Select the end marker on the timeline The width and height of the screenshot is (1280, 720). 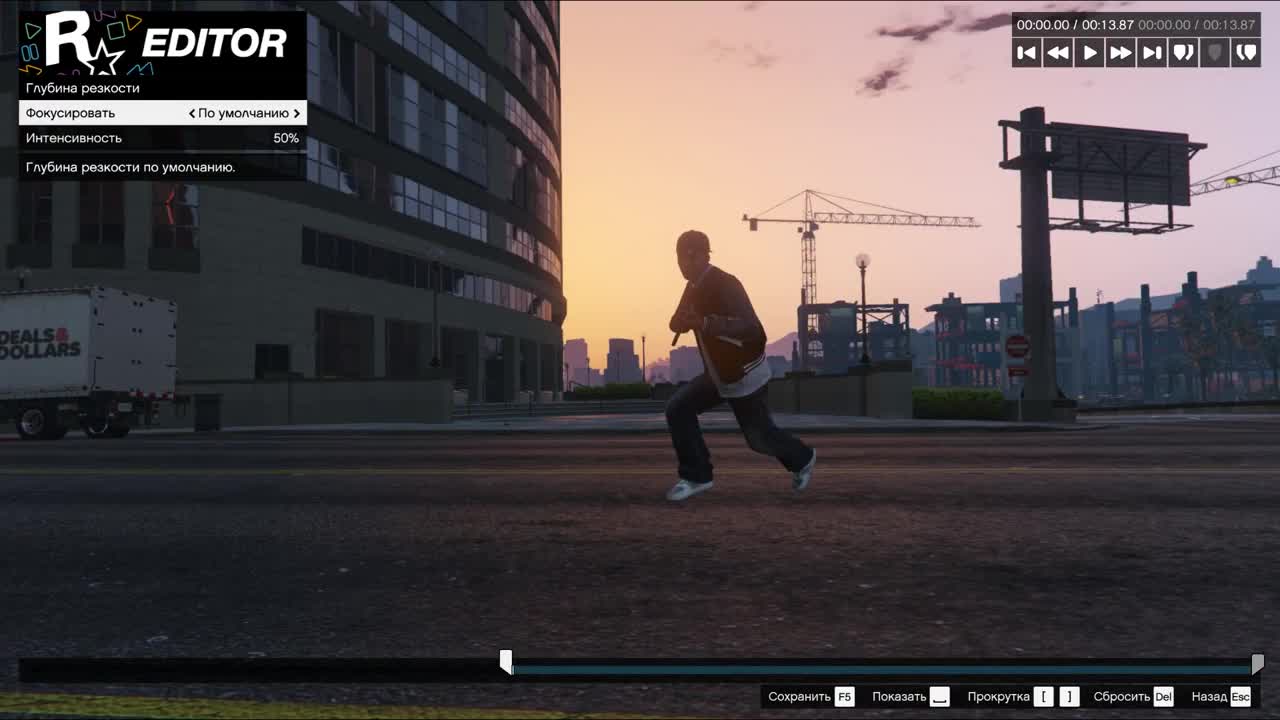click(1257, 663)
